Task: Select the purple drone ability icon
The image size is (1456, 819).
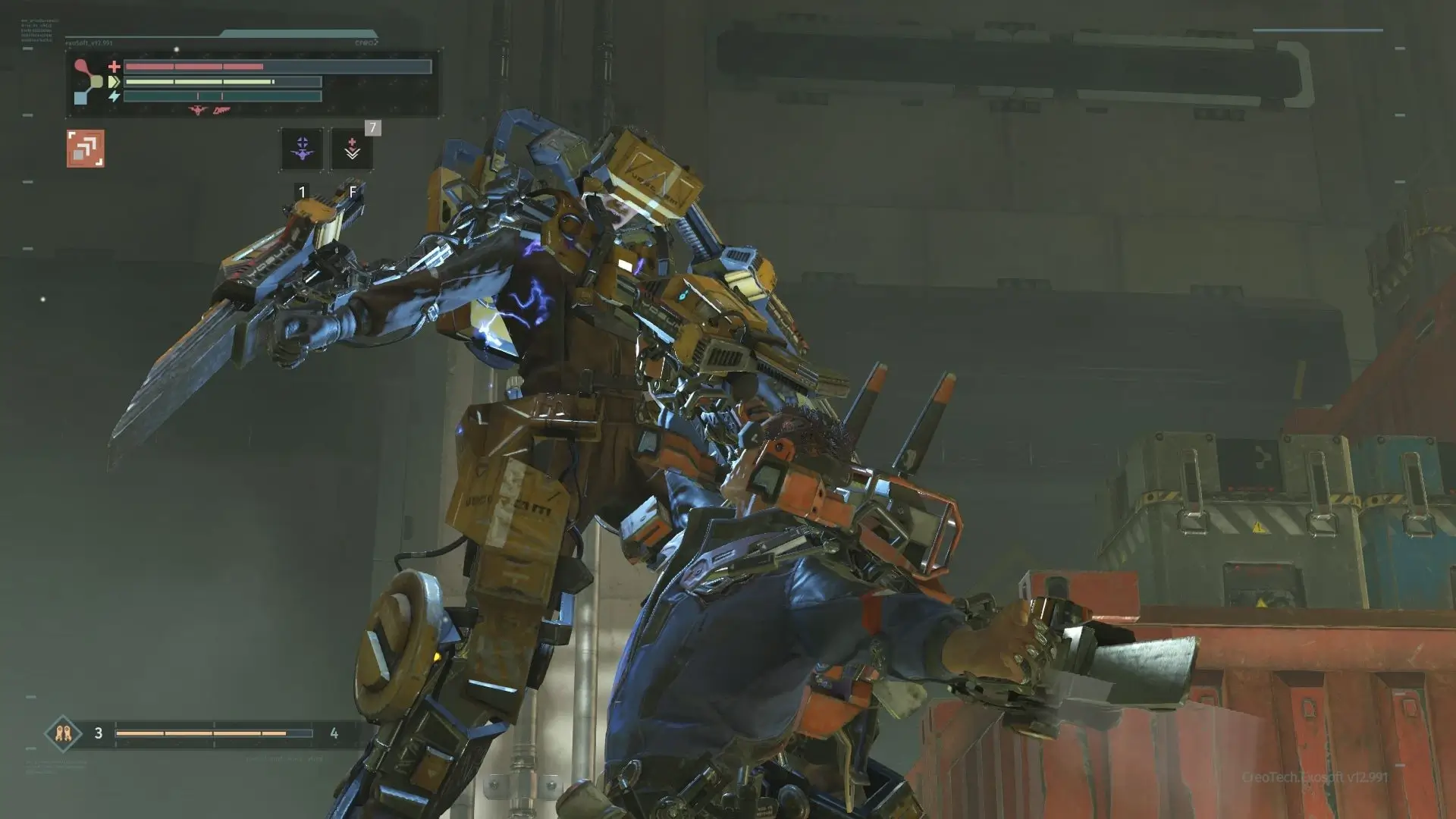Action: tap(301, 146)
